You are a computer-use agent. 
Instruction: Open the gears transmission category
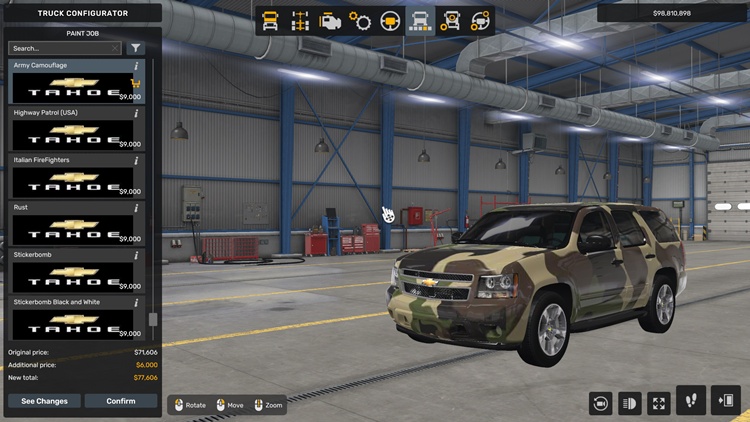pyautogui.click(x=360, y=20)
